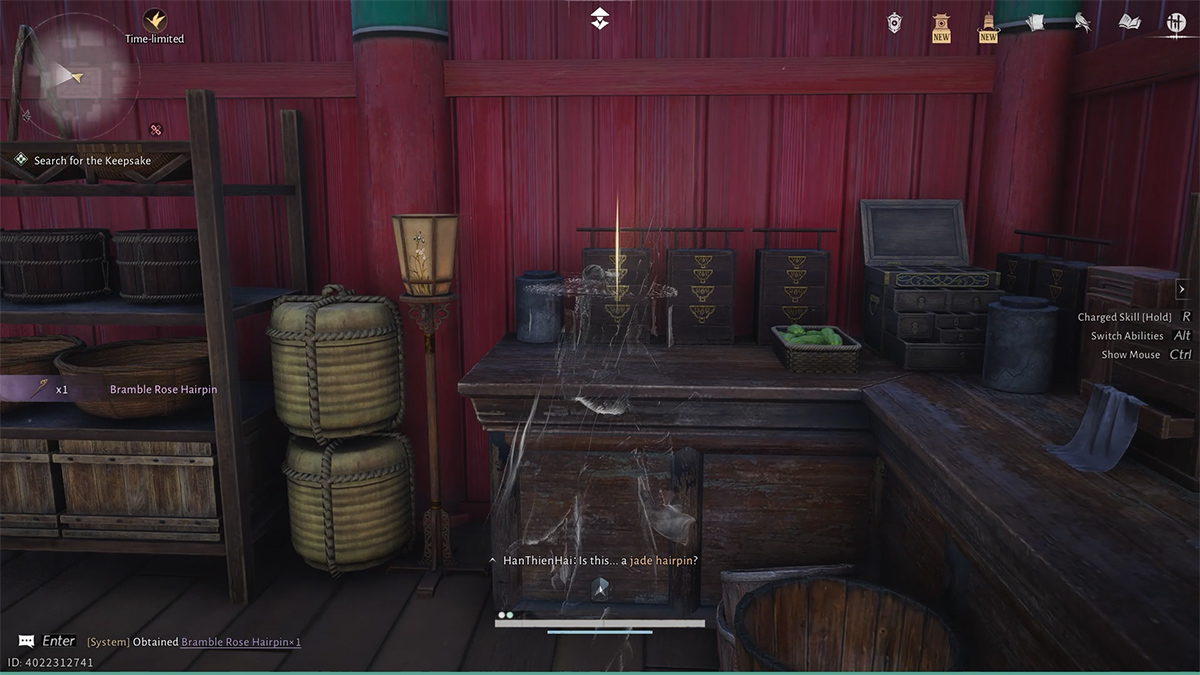
Task: Open the paper scrolls icon
Action: (x=1035, y=22)
